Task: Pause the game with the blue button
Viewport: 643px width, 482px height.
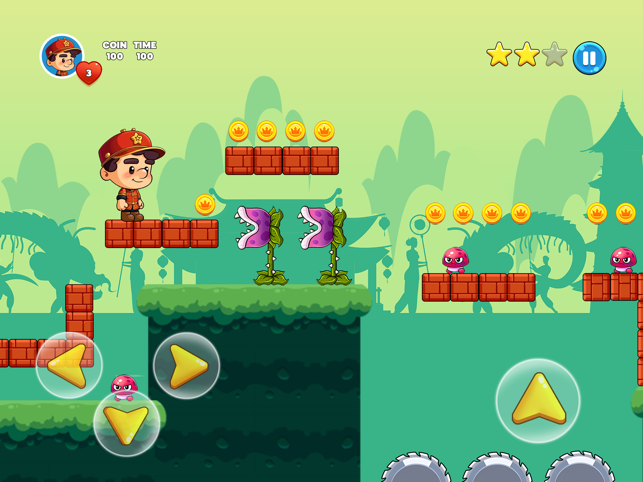Action: 589,57
